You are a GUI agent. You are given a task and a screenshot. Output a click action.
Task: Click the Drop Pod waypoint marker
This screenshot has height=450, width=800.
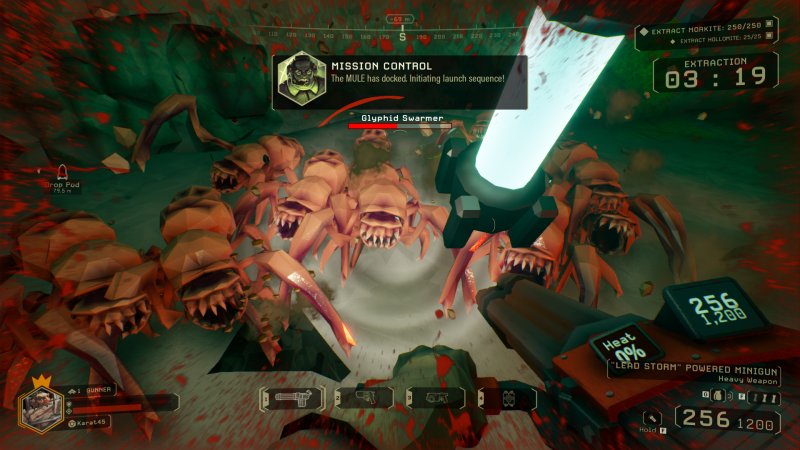(x=61, y=171)
